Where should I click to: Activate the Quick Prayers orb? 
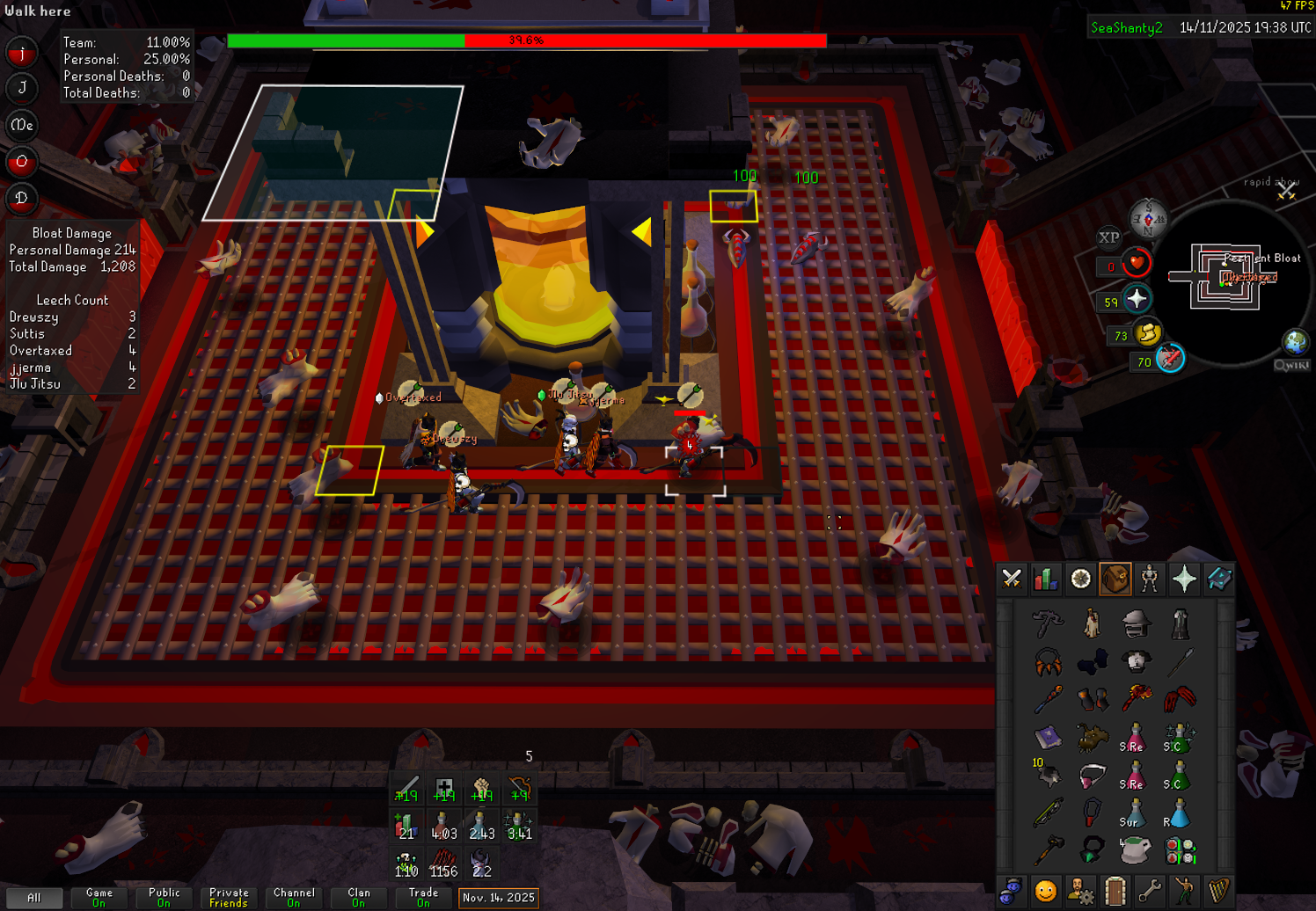[1137, 300]
